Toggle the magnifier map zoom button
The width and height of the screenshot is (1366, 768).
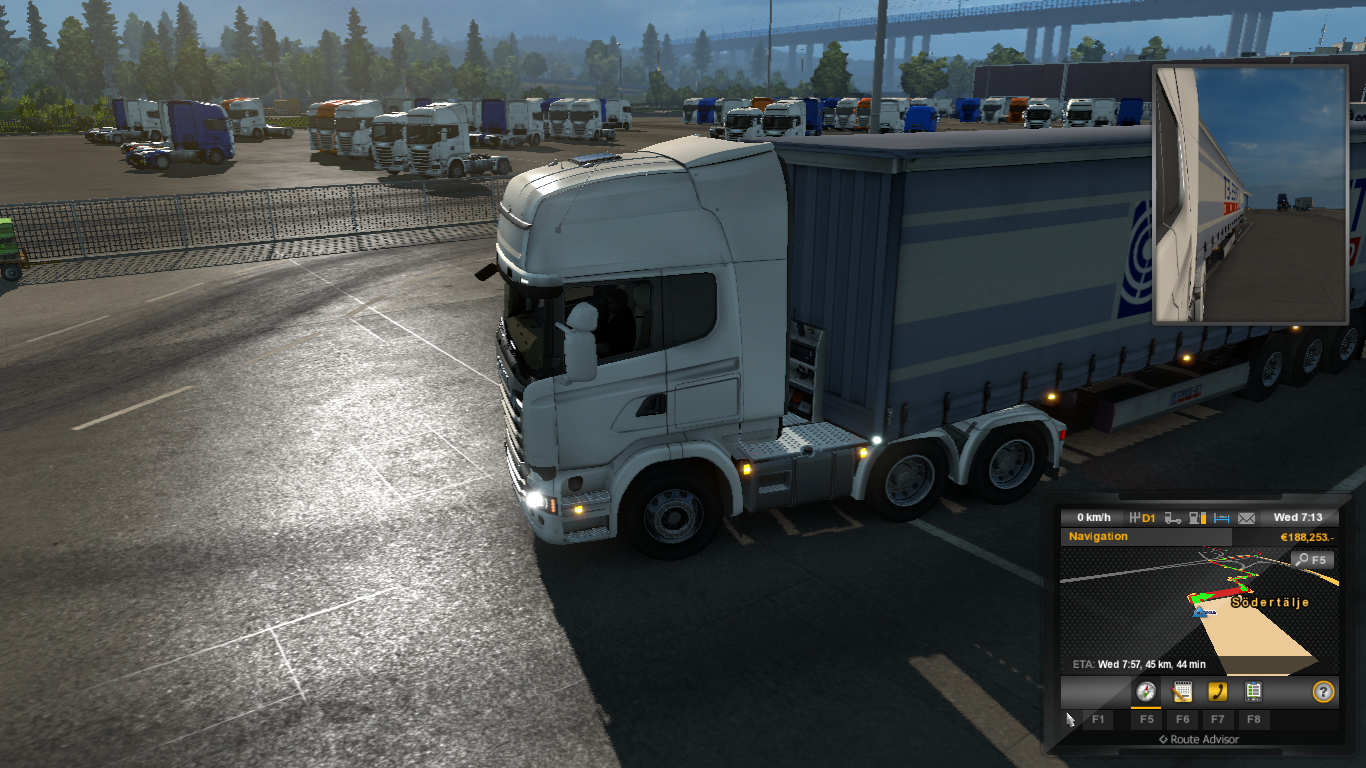(1311, 560)
